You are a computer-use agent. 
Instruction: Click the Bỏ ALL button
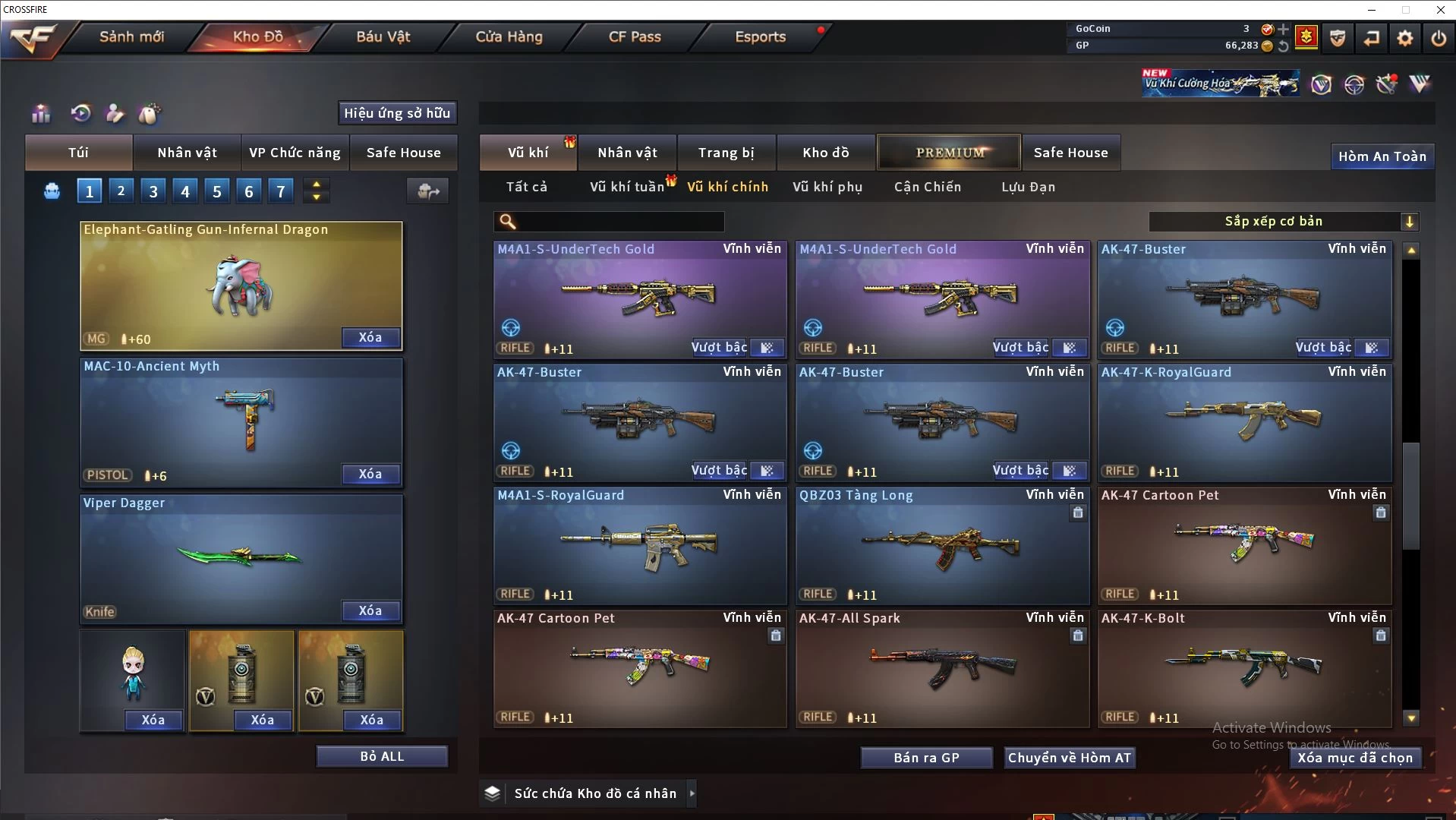[382, 756]
